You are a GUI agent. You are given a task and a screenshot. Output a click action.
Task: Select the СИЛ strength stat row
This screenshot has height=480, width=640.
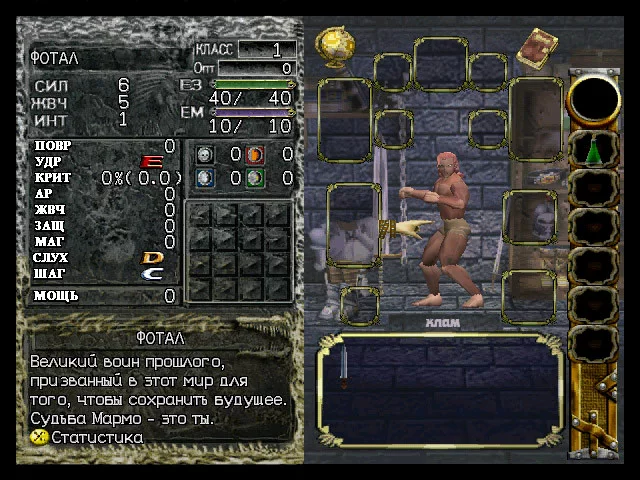point(80,85)
